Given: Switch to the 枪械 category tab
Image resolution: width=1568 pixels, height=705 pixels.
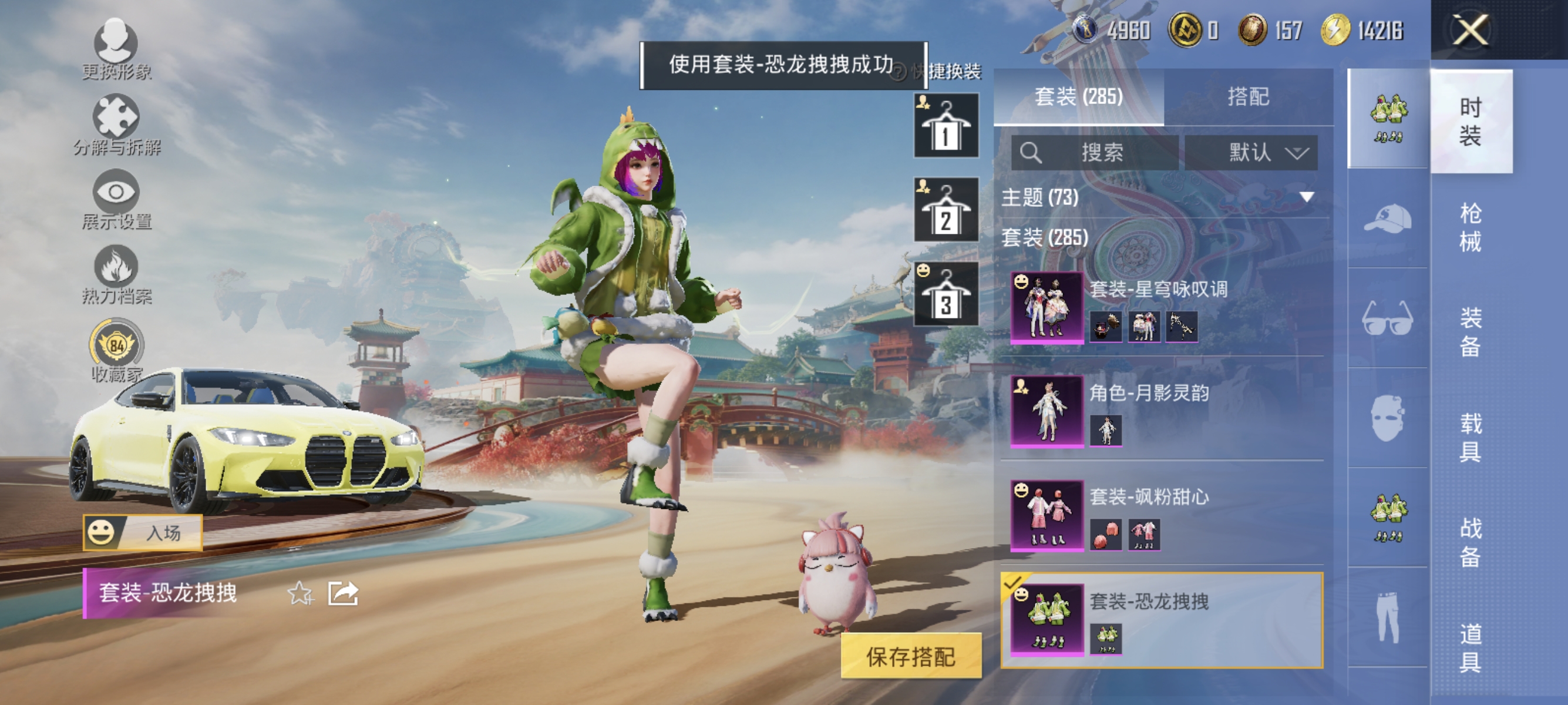Looking at the screenshot, I should (1472, 229).
